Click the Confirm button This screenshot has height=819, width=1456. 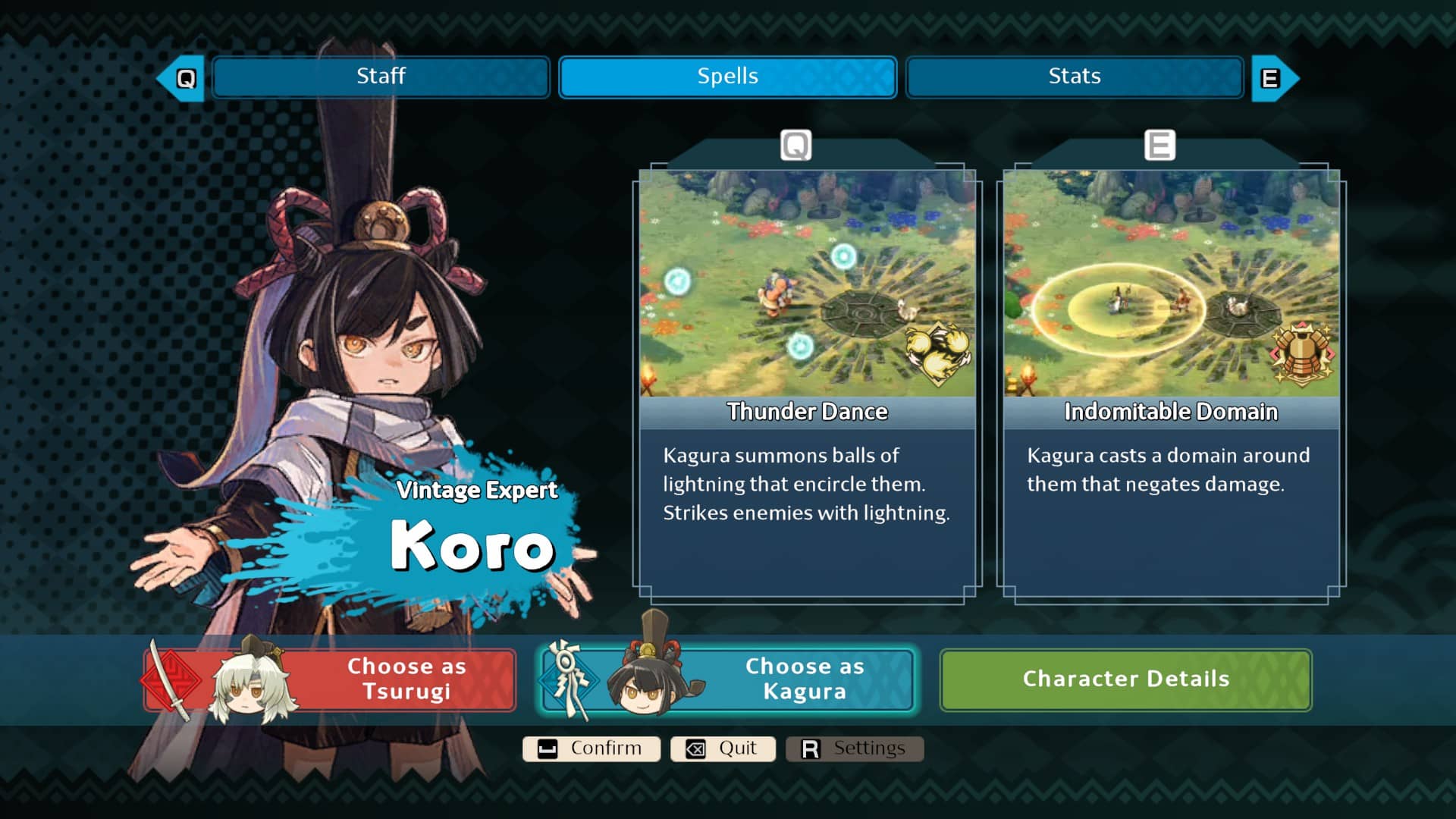click(591, 748)
